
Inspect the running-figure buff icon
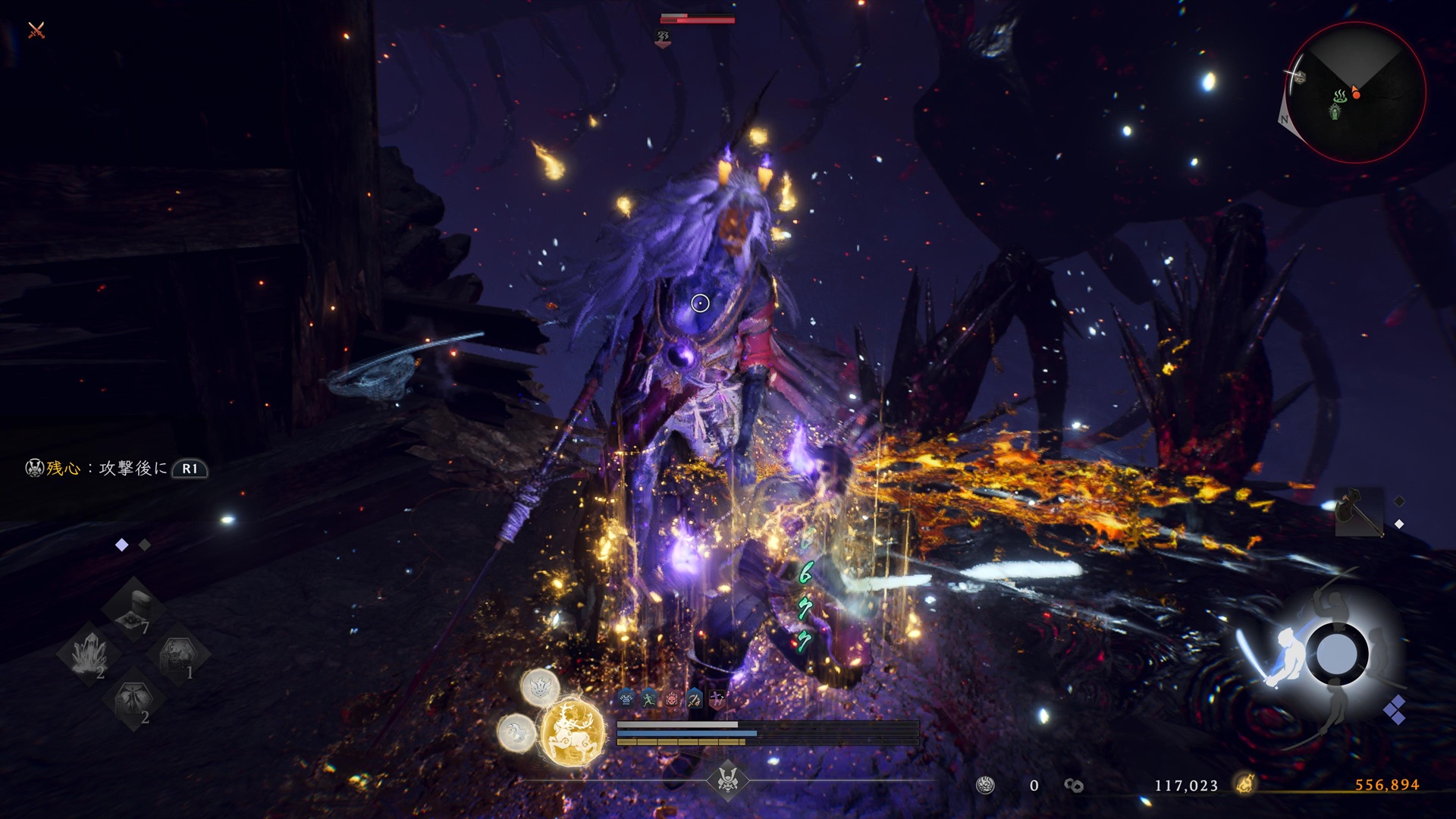coord(648,698)
